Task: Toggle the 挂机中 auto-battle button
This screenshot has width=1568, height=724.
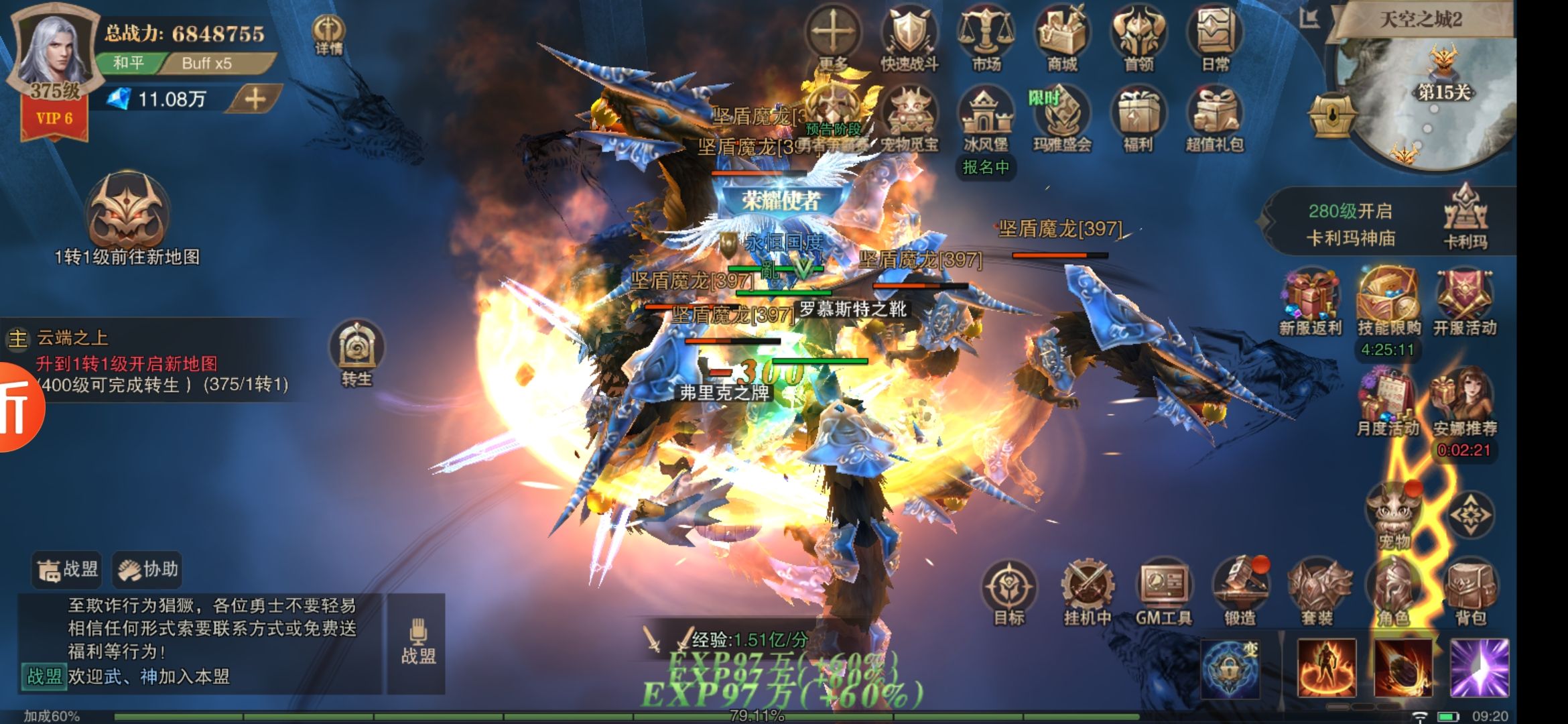Action: click(1087, 590)
